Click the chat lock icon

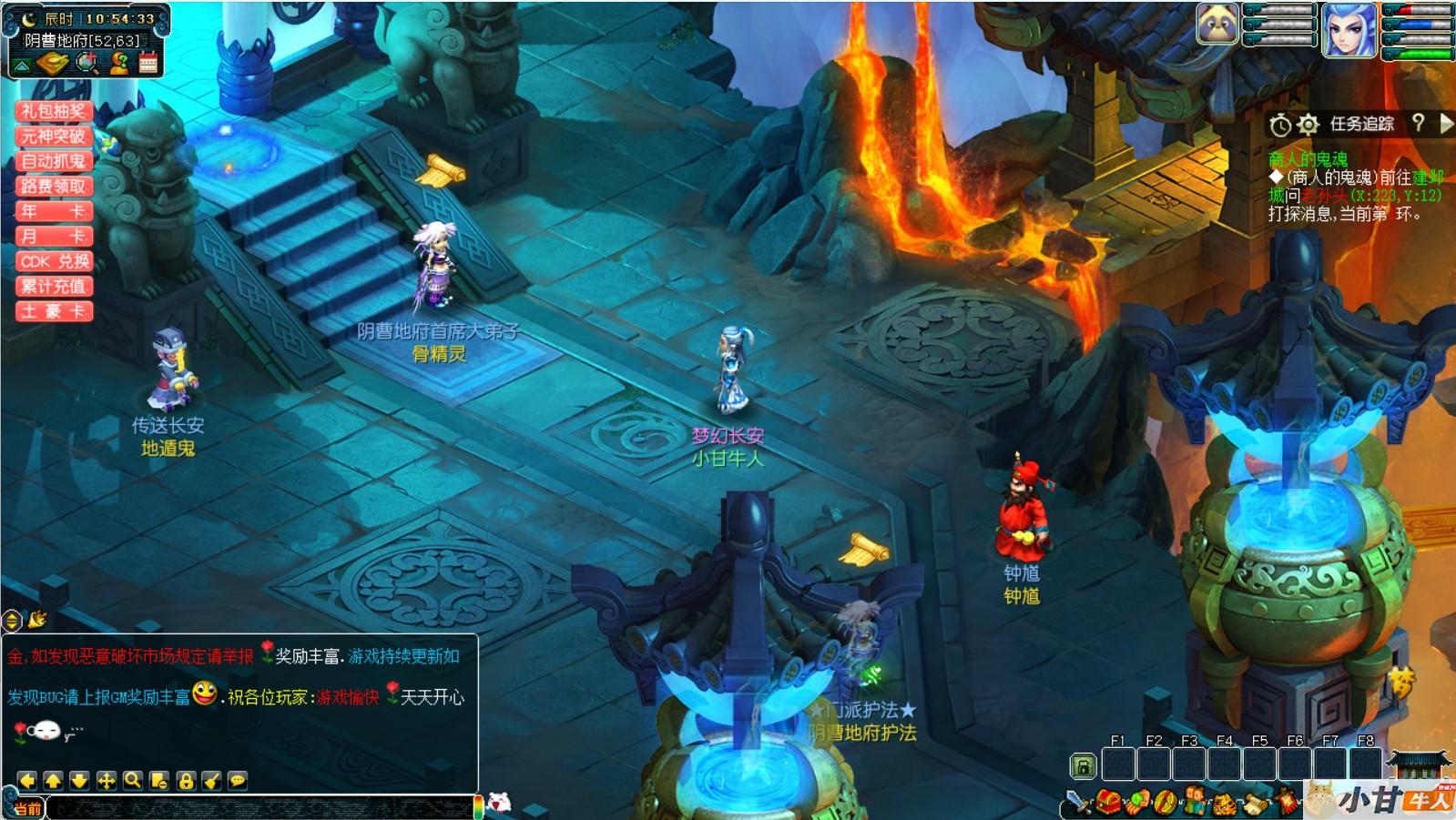[x=186, y=781]
